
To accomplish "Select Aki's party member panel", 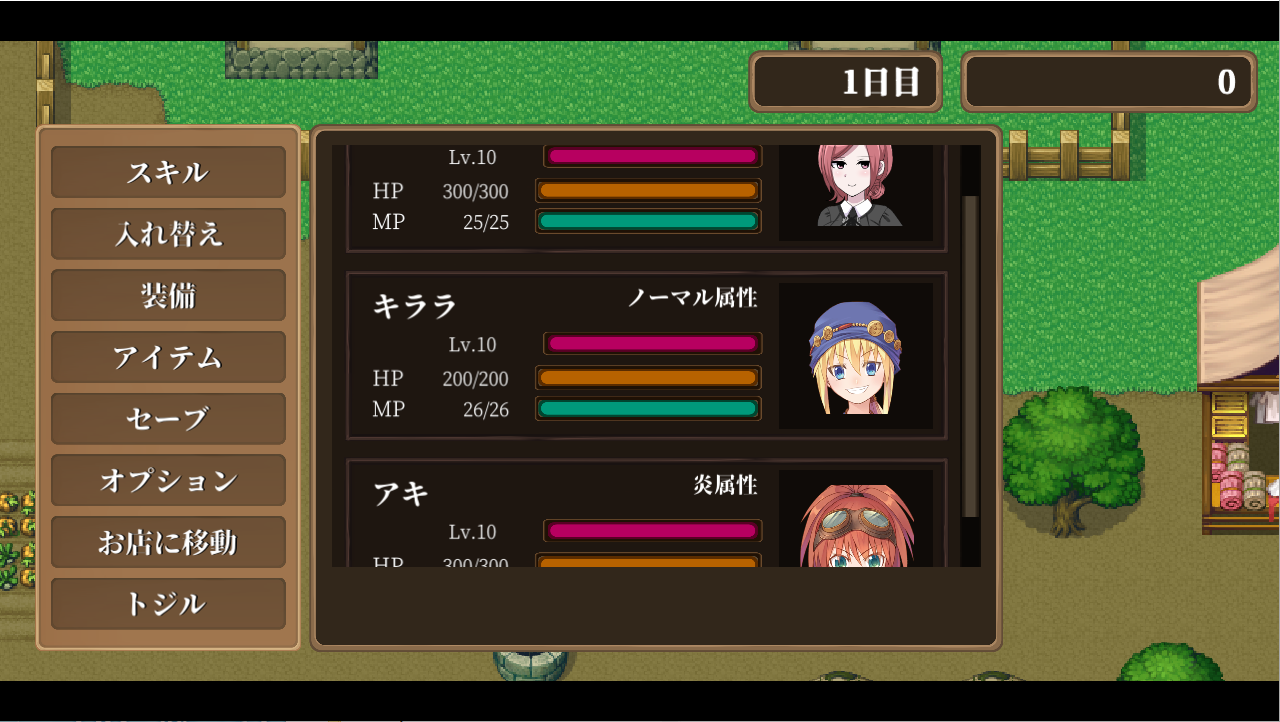I will [560, 500].
